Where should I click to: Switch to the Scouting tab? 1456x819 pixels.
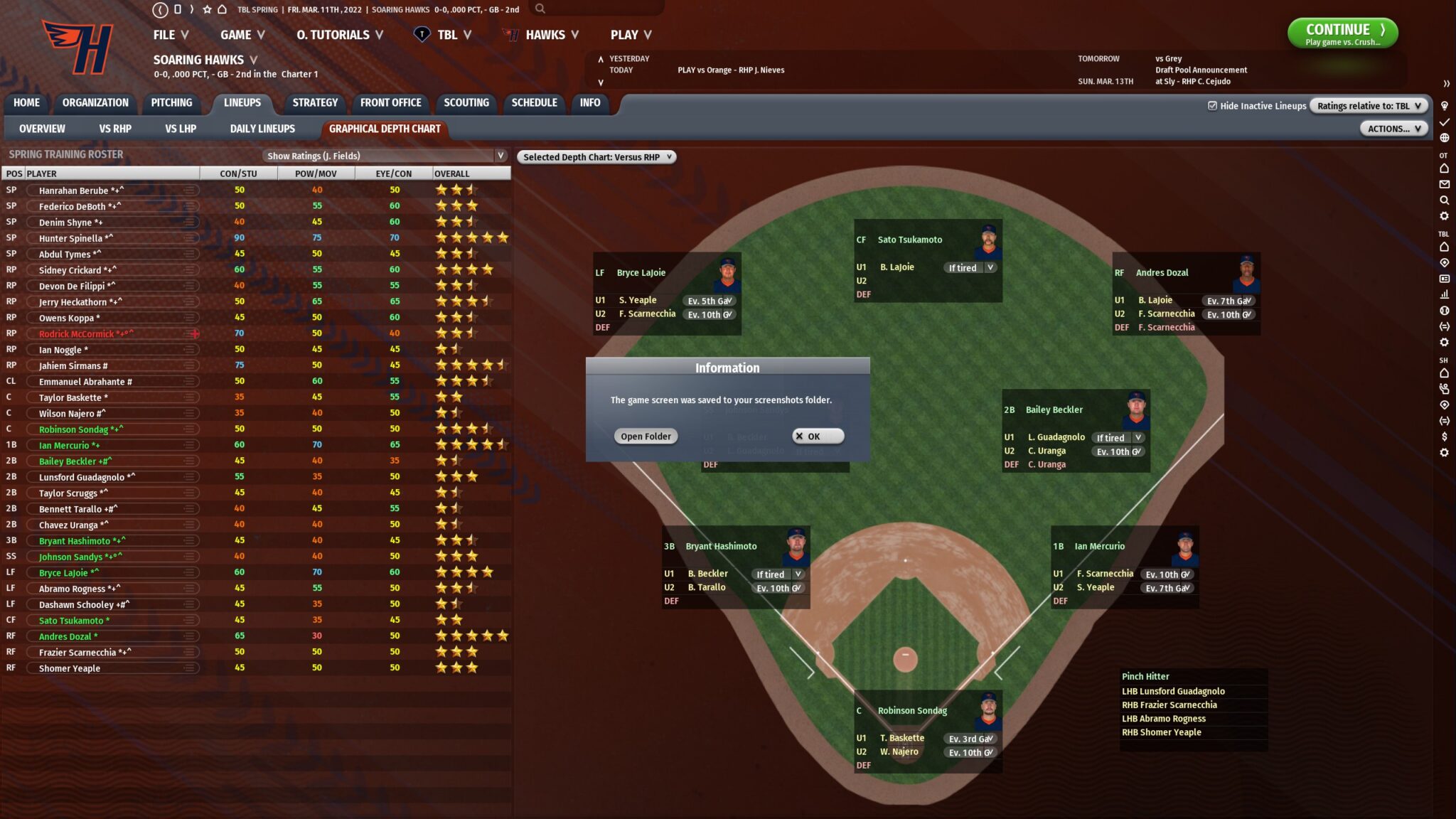click(x=466, y=102)
